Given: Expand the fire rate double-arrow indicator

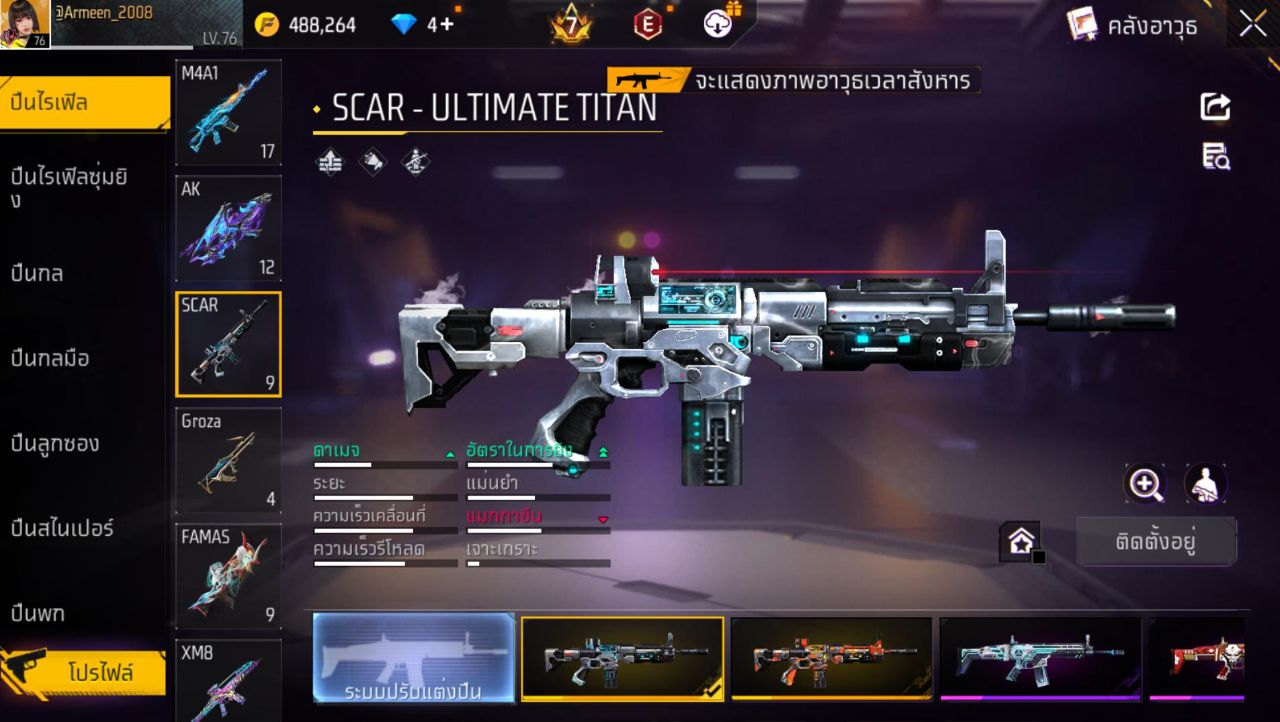Looking at the screenshot, I should coord(603,450).
